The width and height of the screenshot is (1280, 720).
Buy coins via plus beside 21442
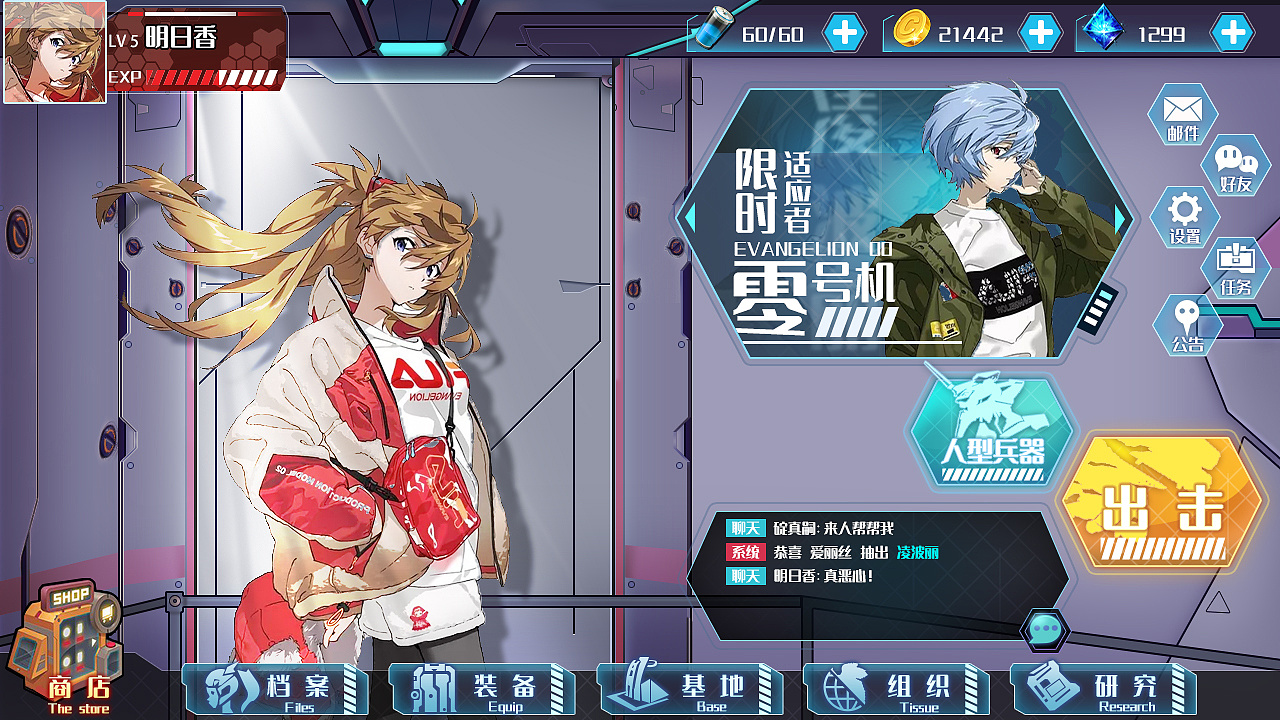(x=1043, y=32)
